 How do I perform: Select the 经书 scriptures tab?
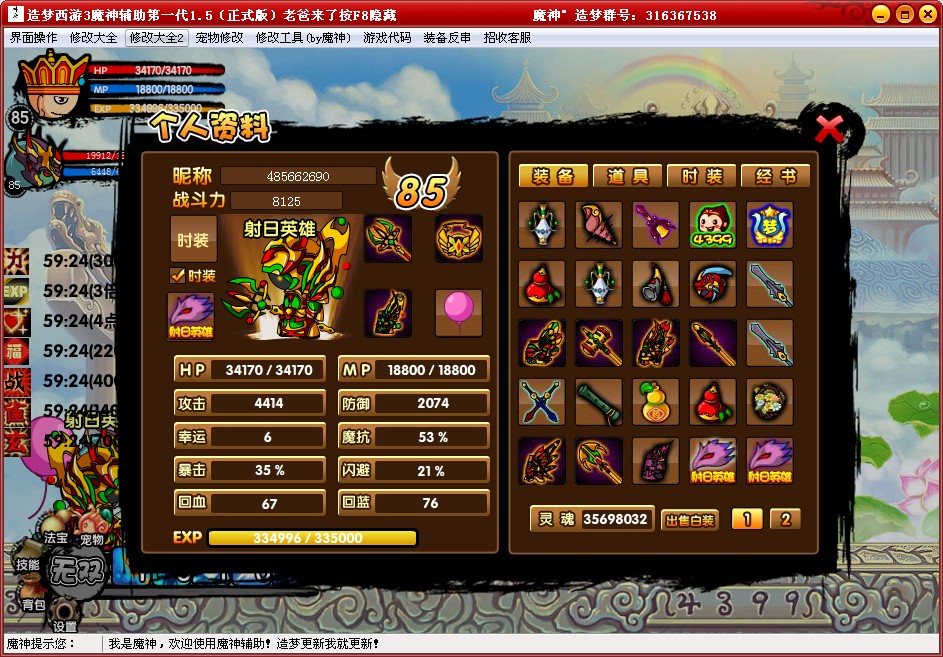coord(776,176)
